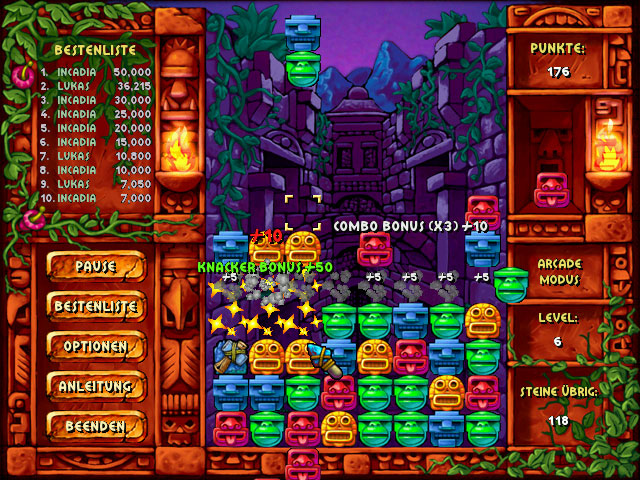The image size is (640, 480).
Task: Quit the game with Beenden
Action: (96, 426)
